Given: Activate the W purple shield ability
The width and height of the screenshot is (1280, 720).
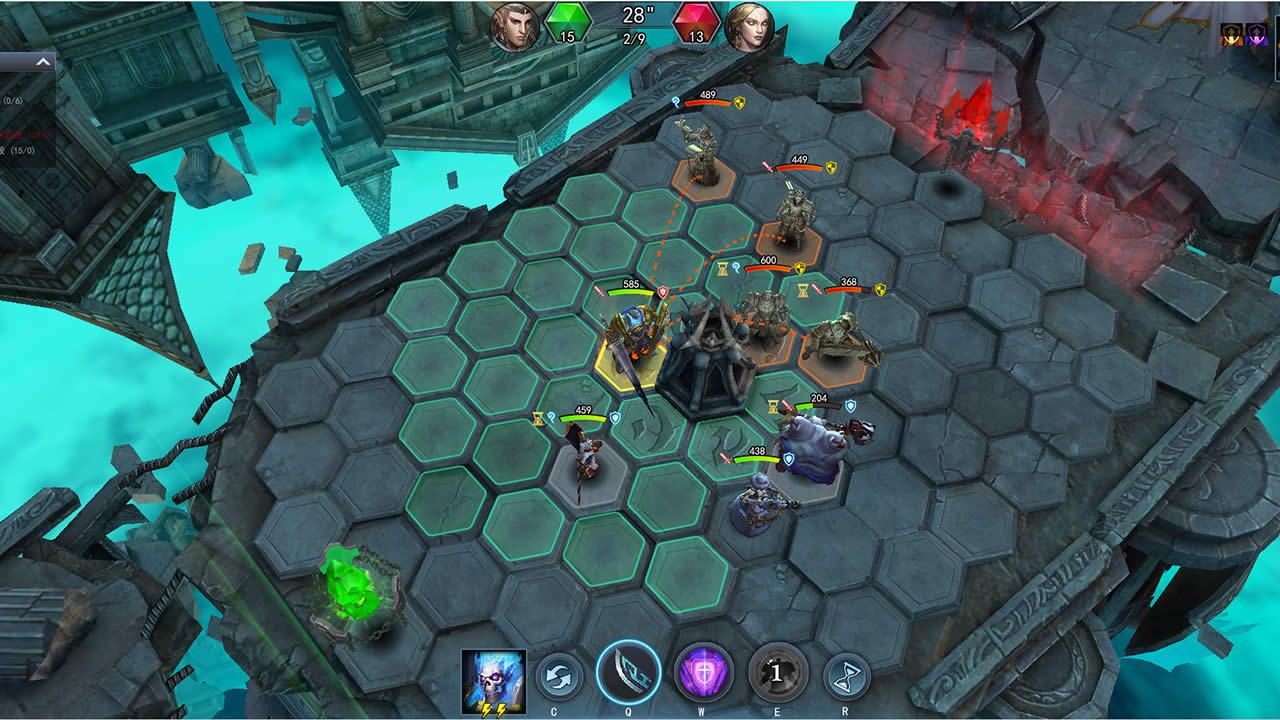Looking at the screenshot, I should pyautogui.click(x=700, y=674).
